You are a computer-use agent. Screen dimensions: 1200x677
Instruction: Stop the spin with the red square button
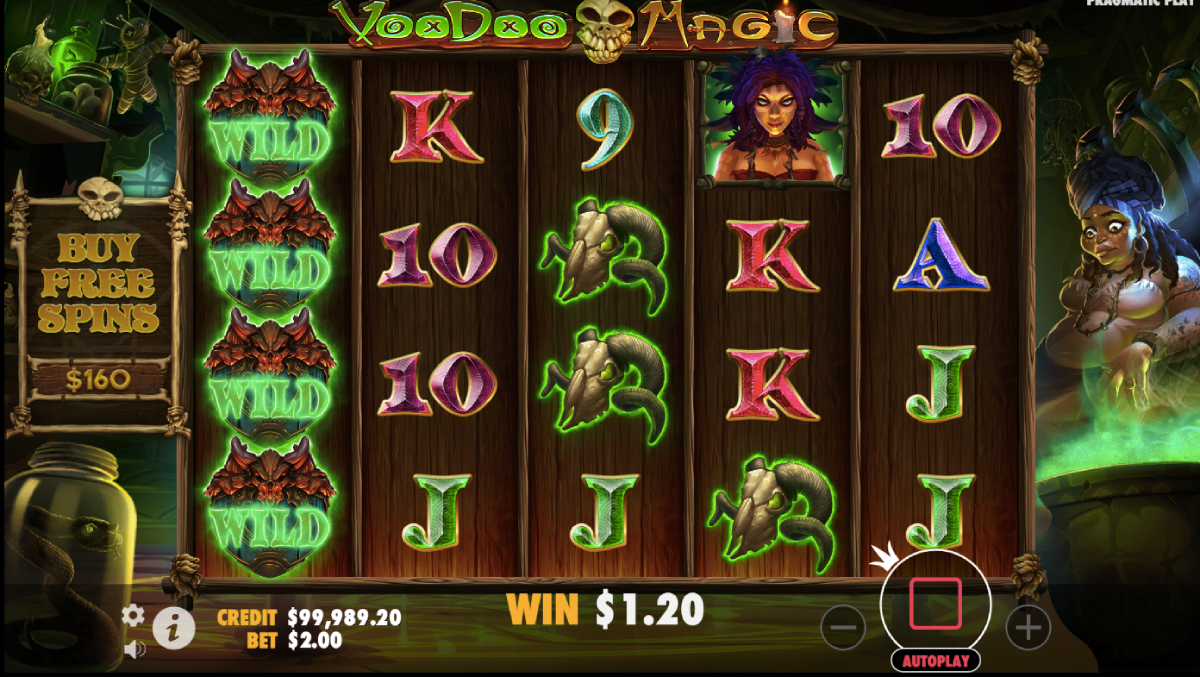pyautogui.click(x=935, y=603)
